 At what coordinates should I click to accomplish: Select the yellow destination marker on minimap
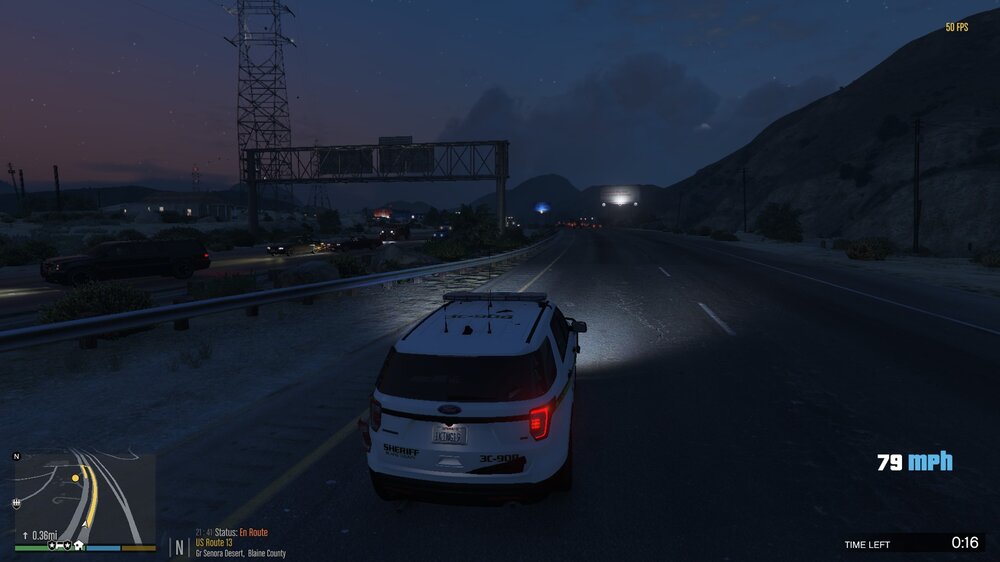pyautogui.click(x=75, y=478)
